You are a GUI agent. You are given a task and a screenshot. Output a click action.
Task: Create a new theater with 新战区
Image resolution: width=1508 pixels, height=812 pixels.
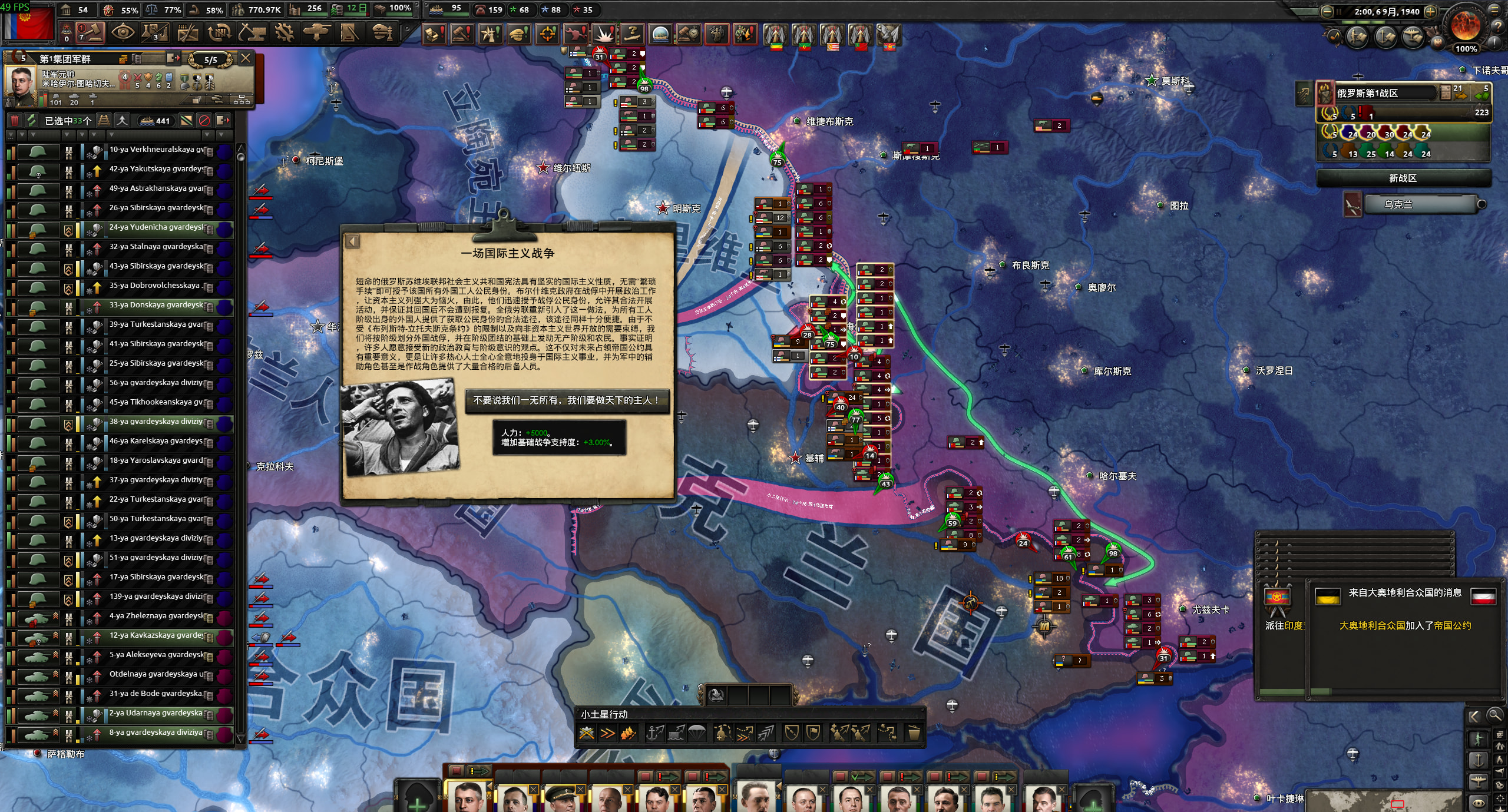(1403, 178)
